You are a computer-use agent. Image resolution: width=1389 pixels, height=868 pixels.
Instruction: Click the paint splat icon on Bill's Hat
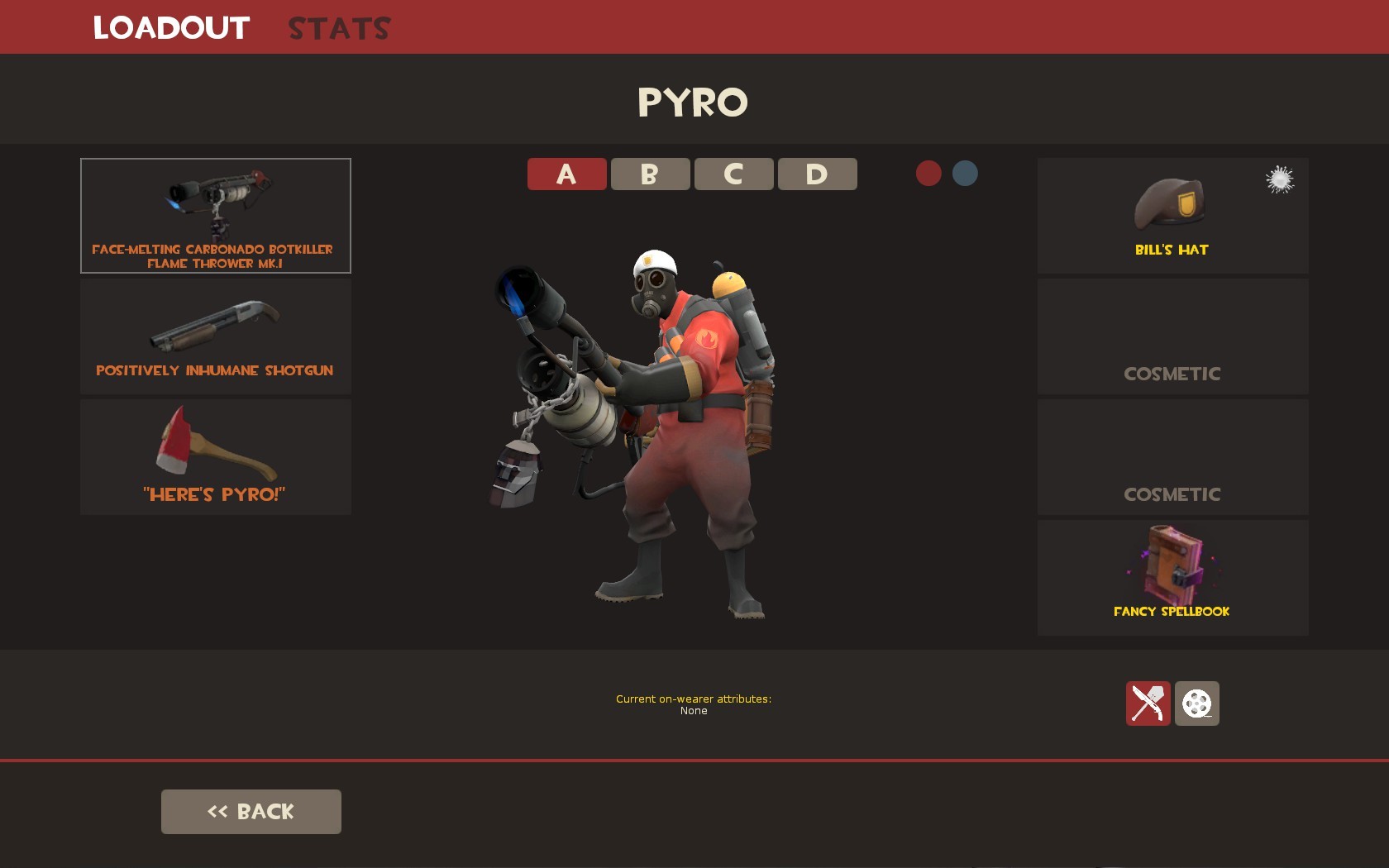coord(1279,180)
